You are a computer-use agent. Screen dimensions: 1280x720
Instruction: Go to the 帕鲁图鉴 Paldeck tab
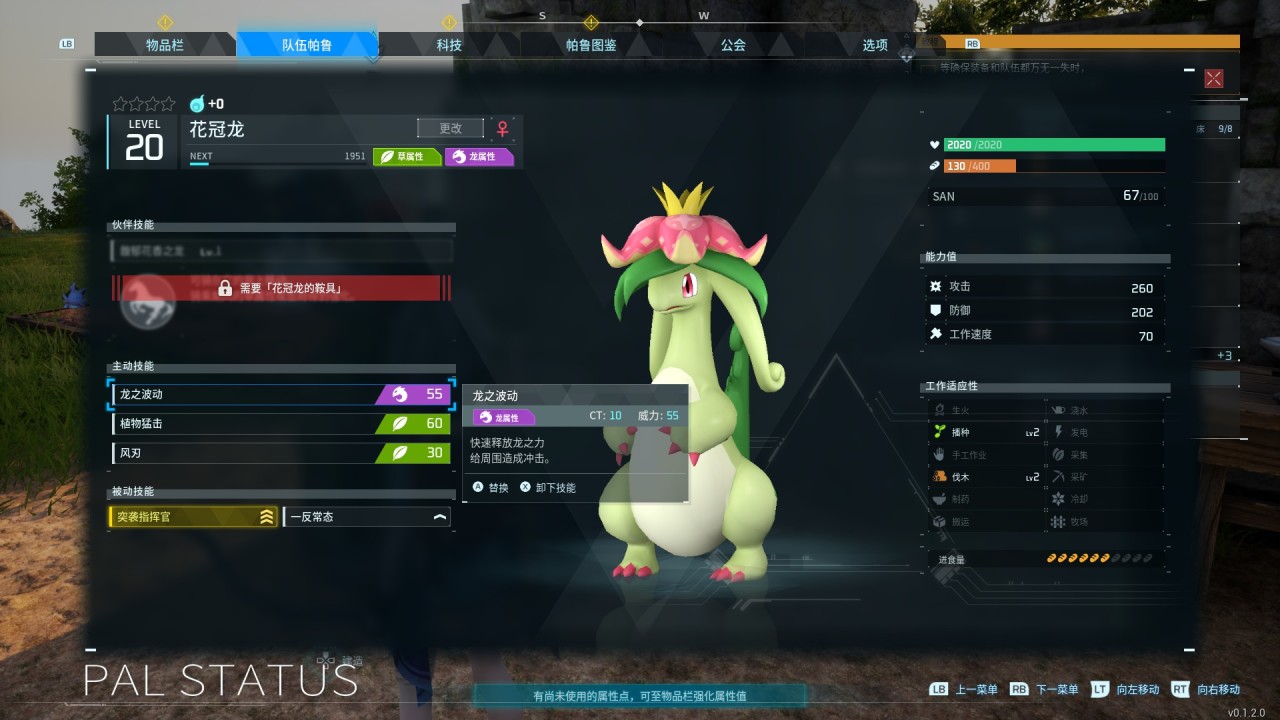pyautogui.click(x=591, y=45)
